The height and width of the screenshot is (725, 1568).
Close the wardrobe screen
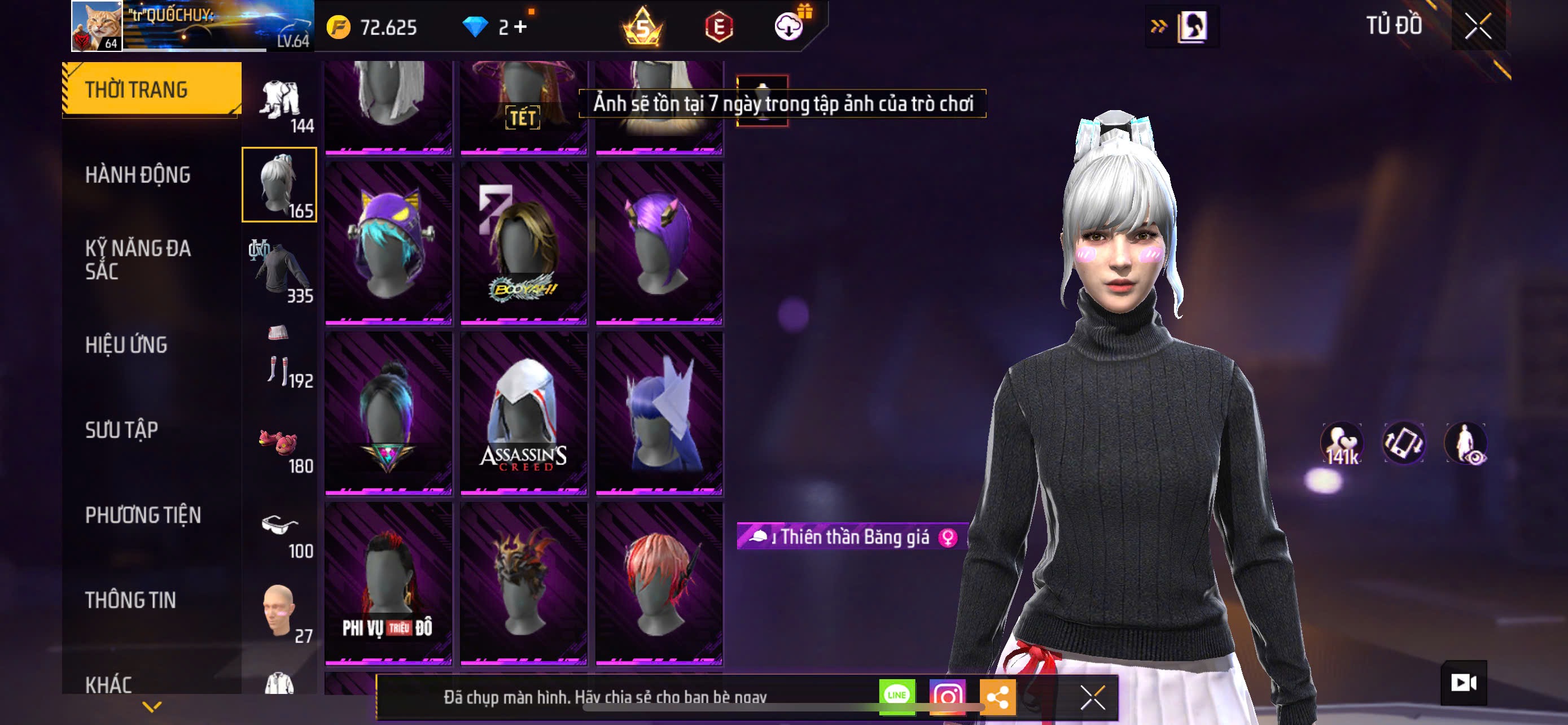tap(1477, 26)
